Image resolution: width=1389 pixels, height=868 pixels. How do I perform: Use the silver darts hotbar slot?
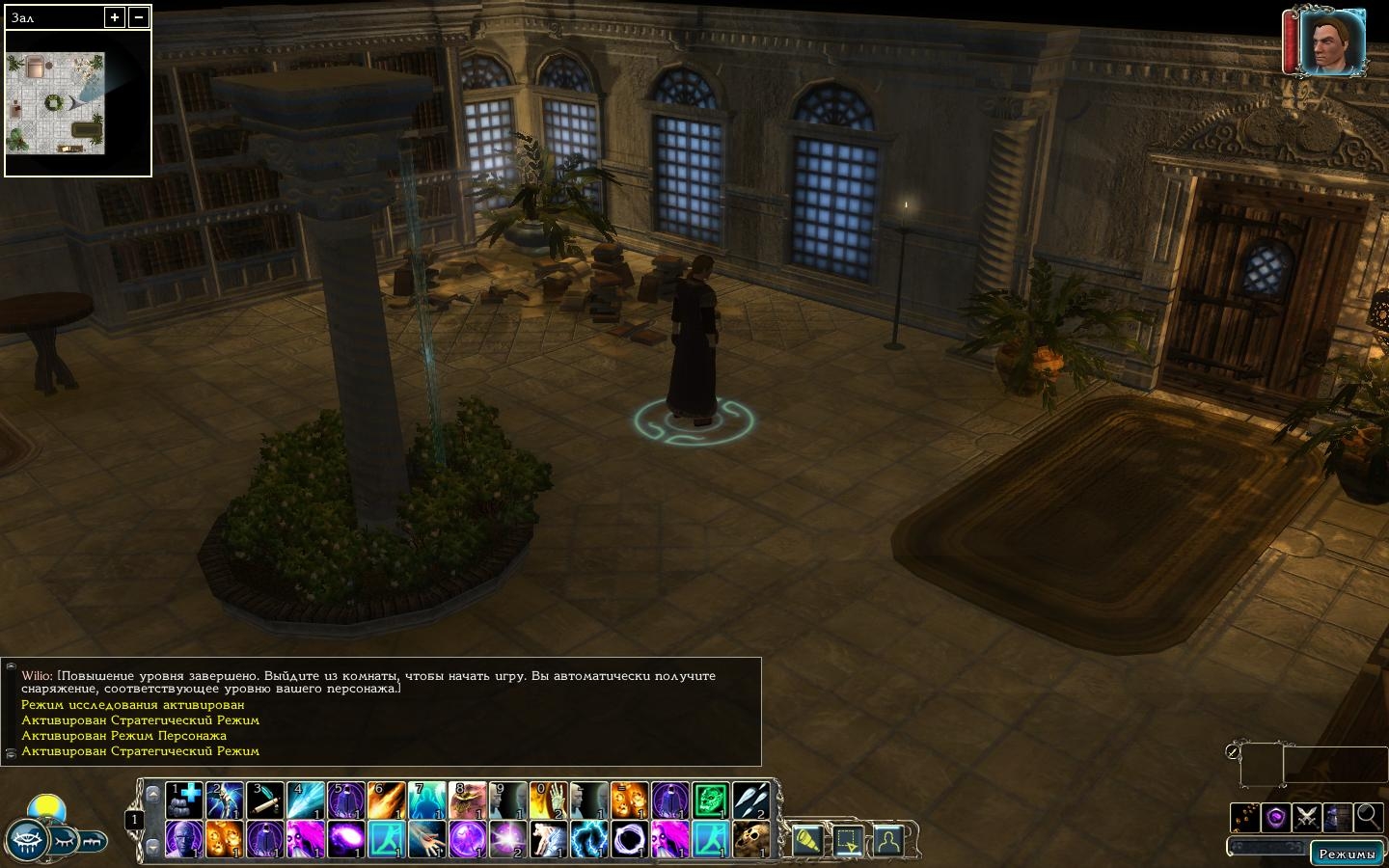[x=751, y=800]
